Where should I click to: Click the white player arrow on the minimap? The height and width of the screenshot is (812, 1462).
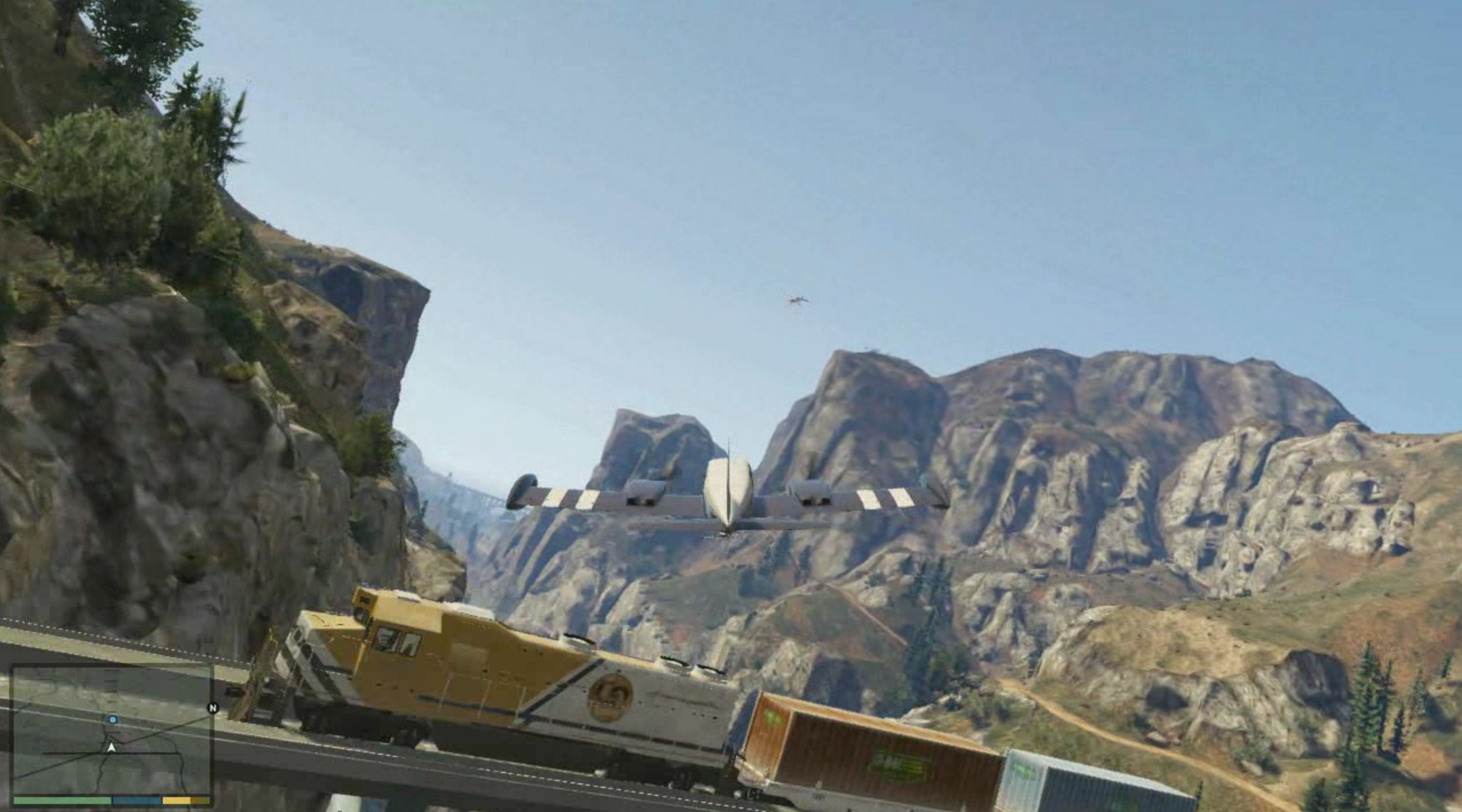click(112, 747)
